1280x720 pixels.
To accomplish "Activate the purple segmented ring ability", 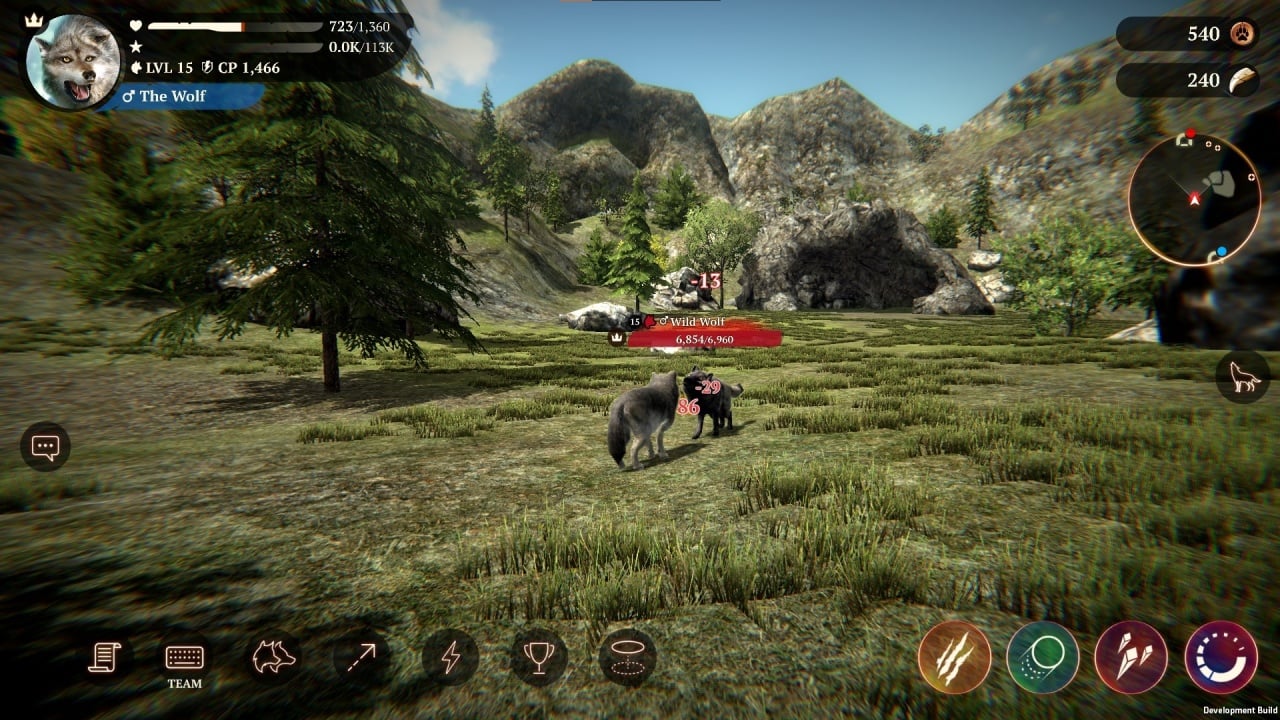I will [x=1220, y=657].
